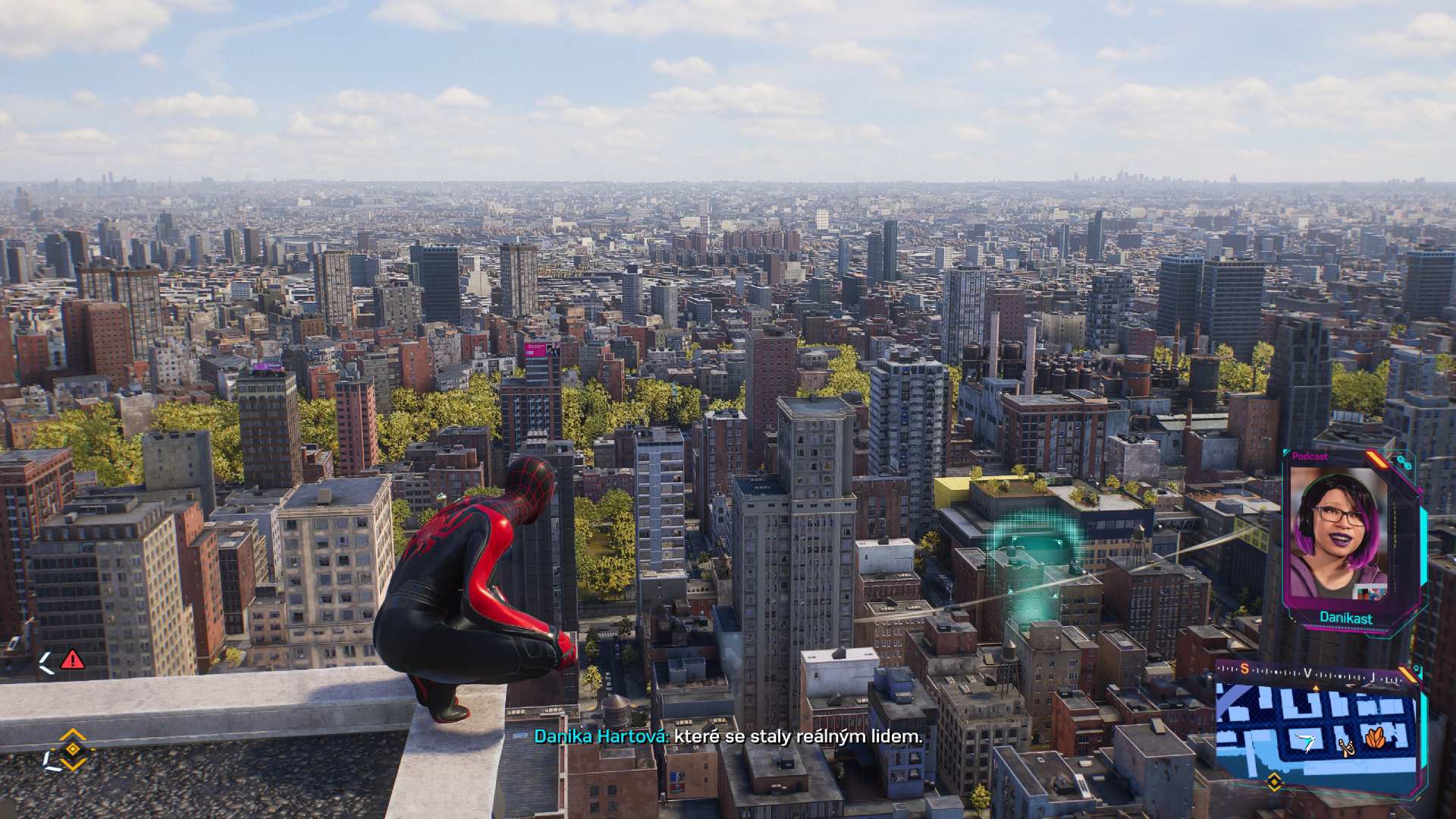The image size is (1456, 819).
Task: Click the red warning triangle alert icon
Action: pyautogui.click(x=72, y=660)
